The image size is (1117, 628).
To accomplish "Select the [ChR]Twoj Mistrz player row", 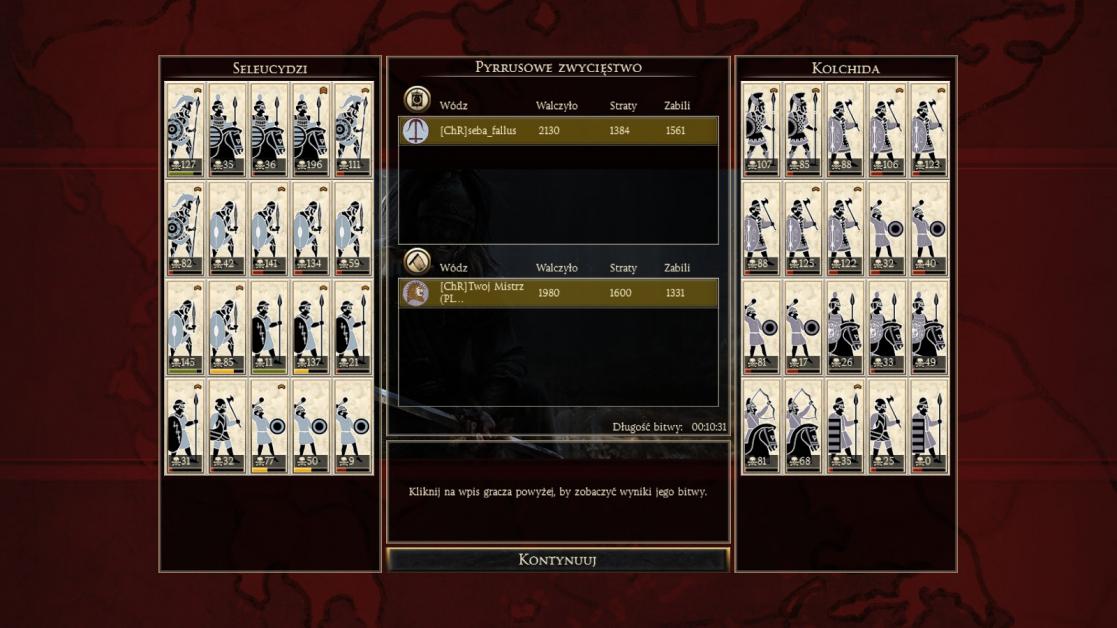I will click(558, 293).
